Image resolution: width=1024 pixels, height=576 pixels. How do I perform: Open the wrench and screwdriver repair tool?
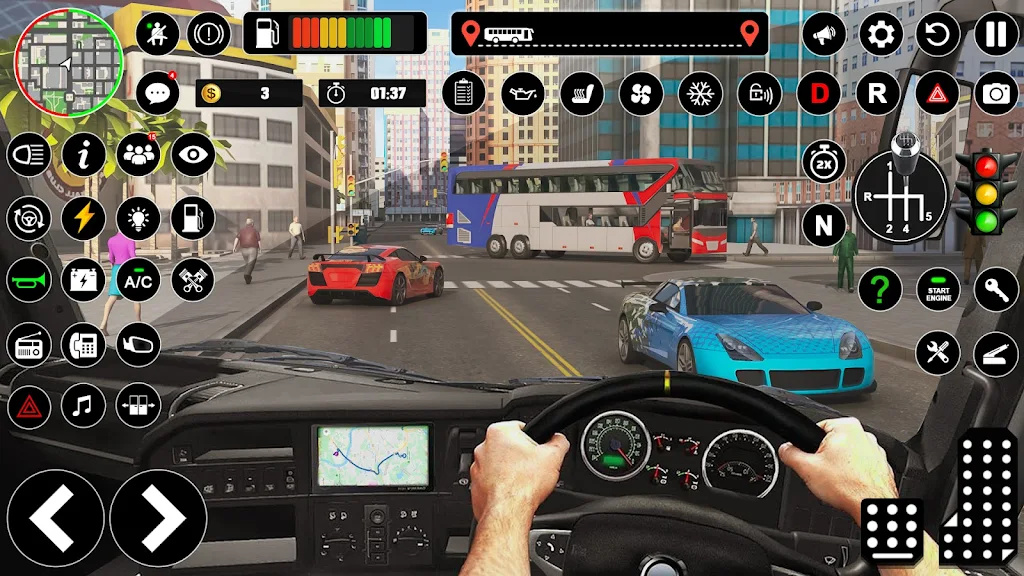tap(938, 353)
